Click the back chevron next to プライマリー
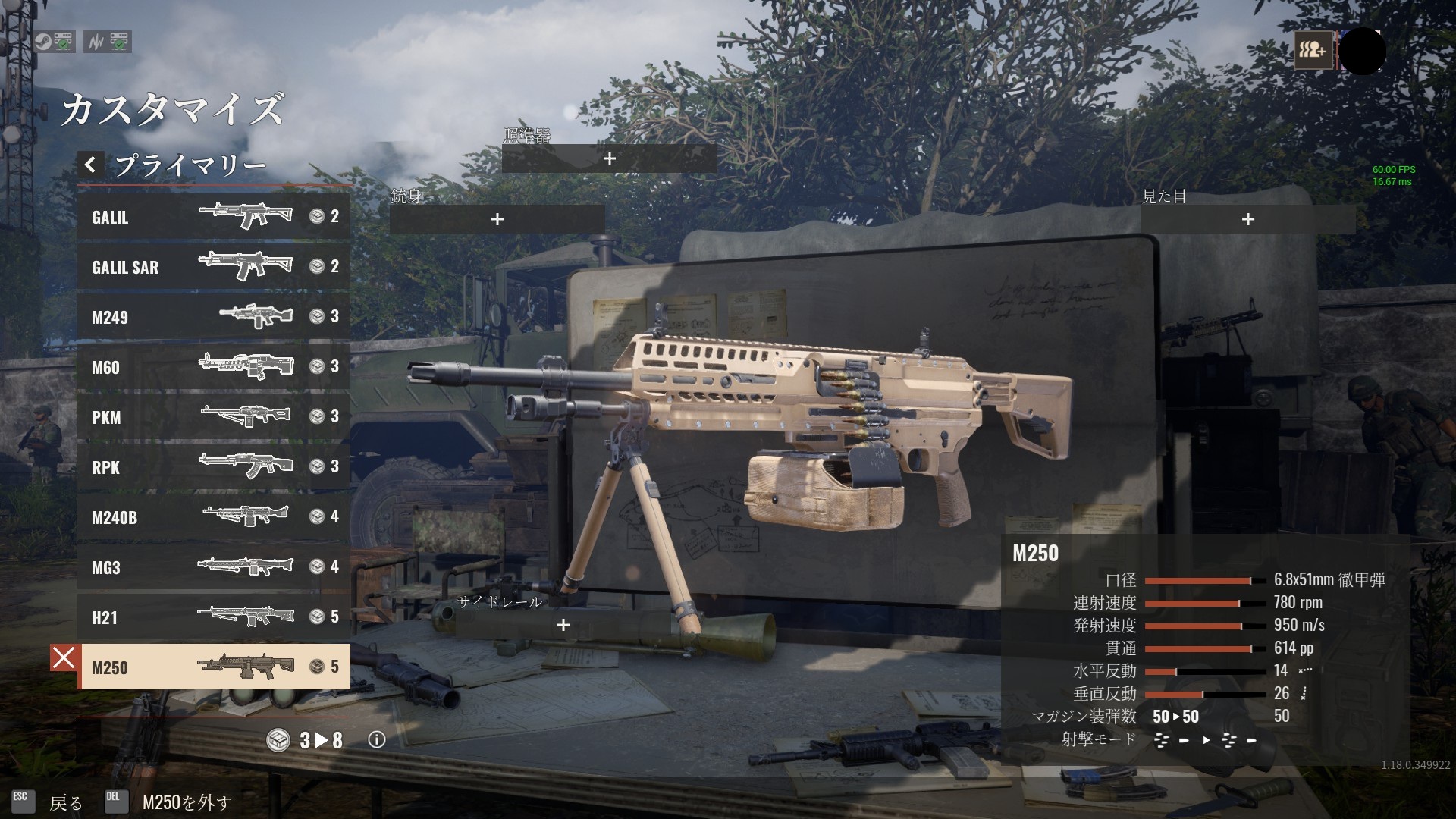This screenshot has width=1456, height=819. click(x=90, y=165)
